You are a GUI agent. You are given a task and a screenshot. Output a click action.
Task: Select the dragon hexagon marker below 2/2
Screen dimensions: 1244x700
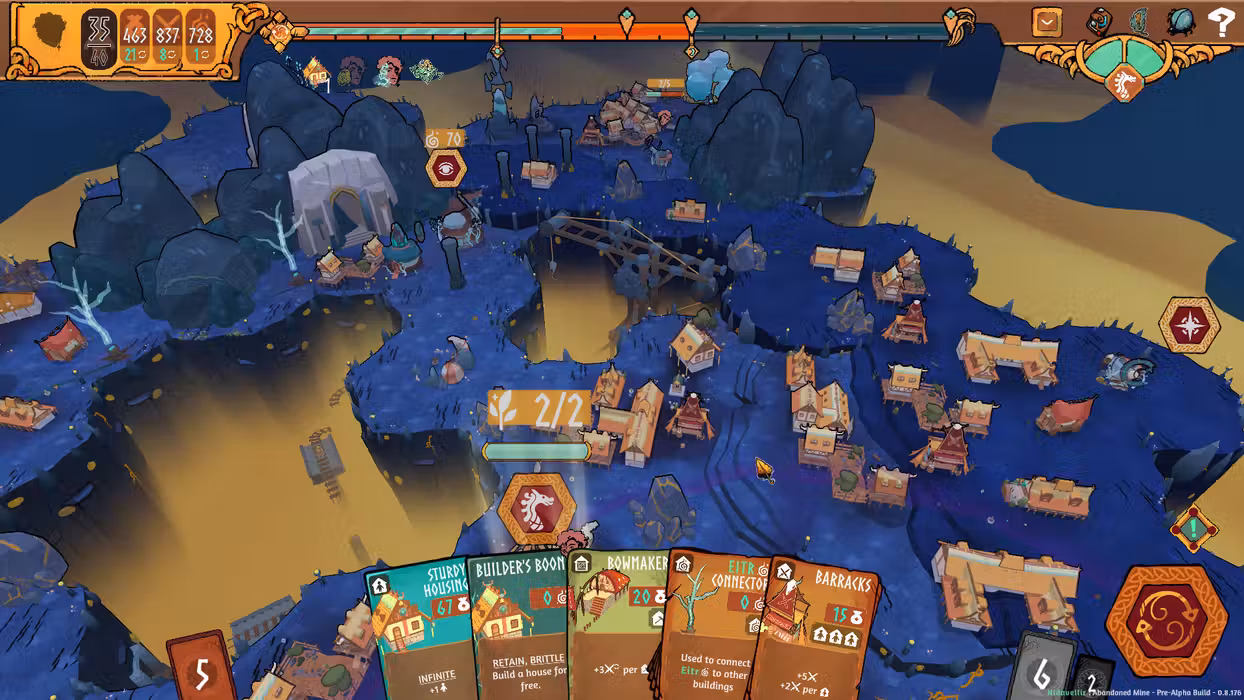[537, 507]
